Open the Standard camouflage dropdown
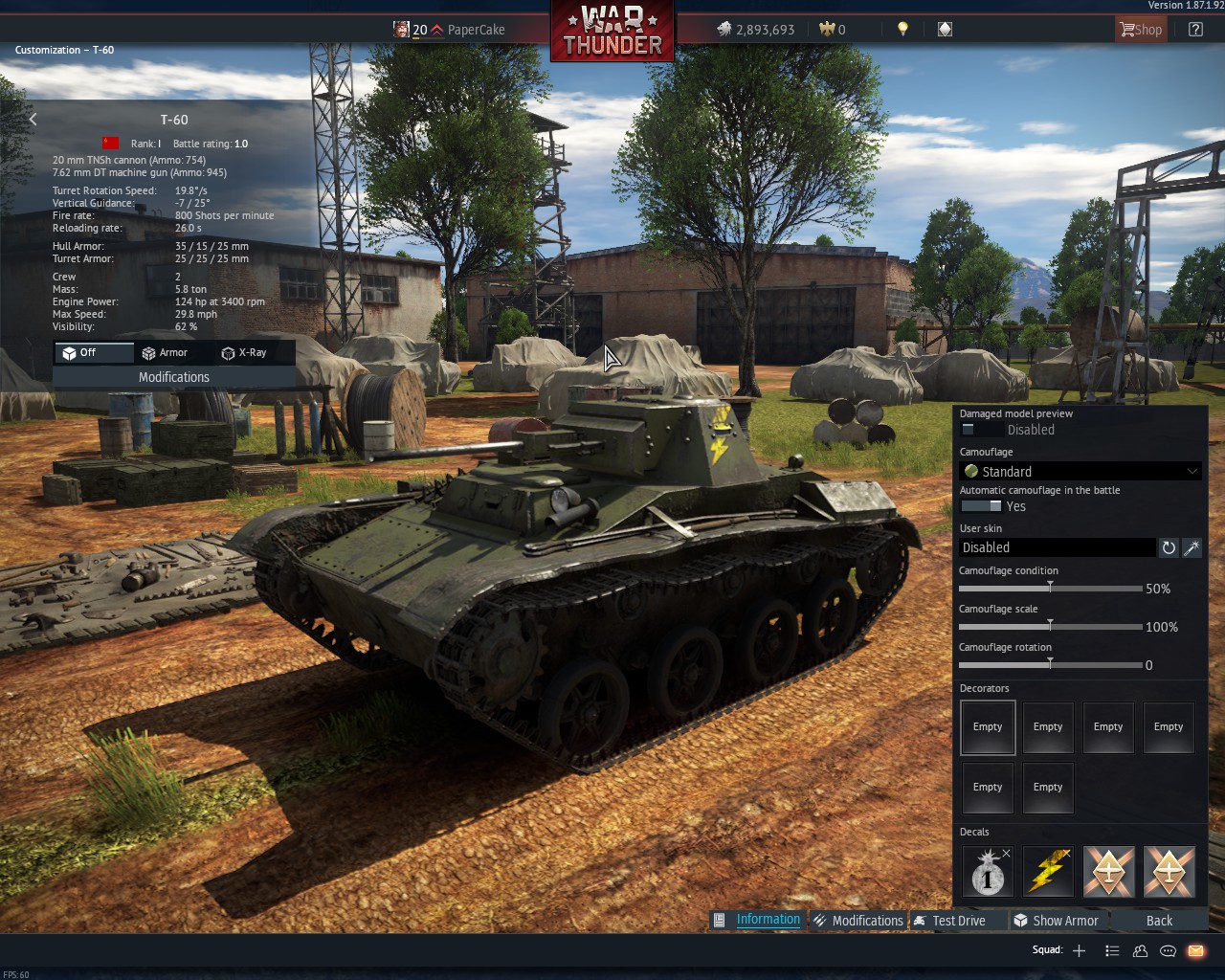This screenshot has height=980, width=1225. 1080,471
